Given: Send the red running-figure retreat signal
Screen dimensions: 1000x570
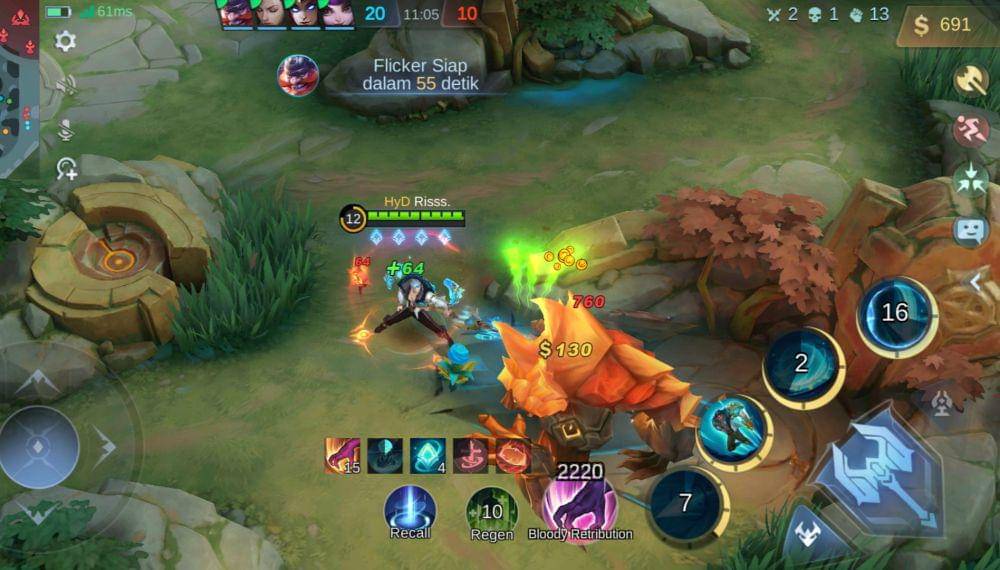Looking at the screenshot, I should click(970, 129).
